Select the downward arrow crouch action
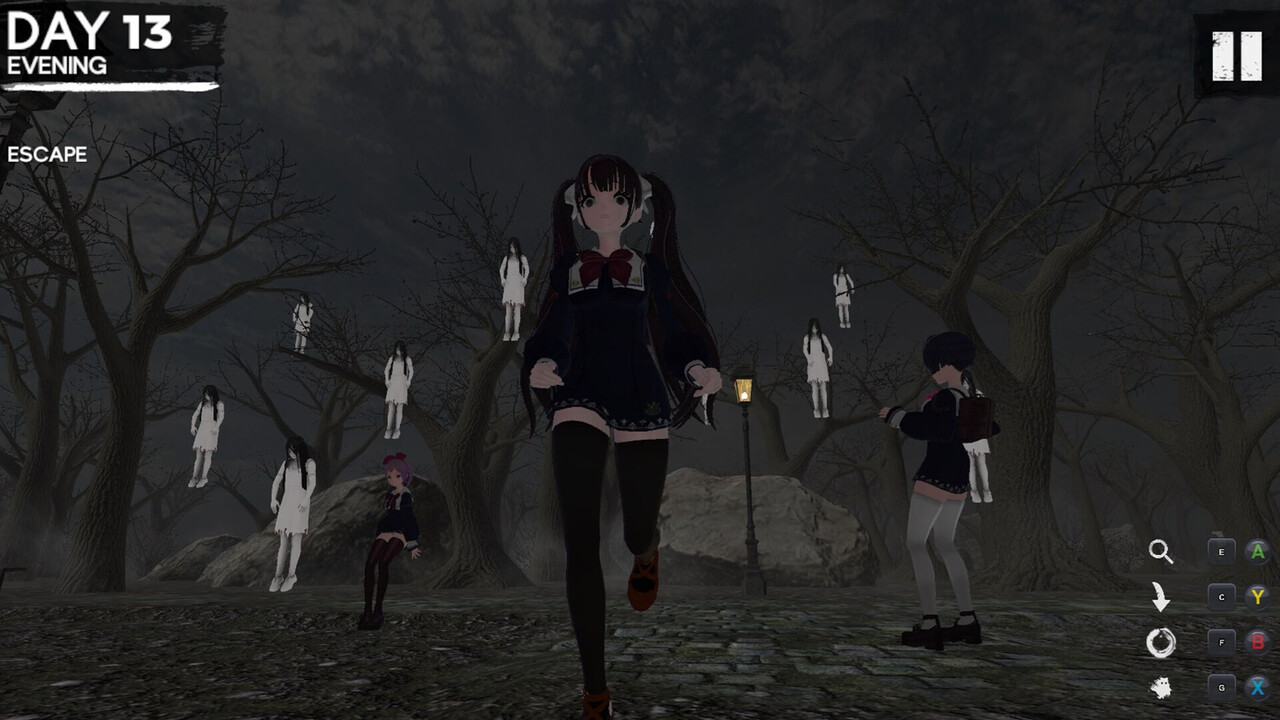 [1160, 597]
